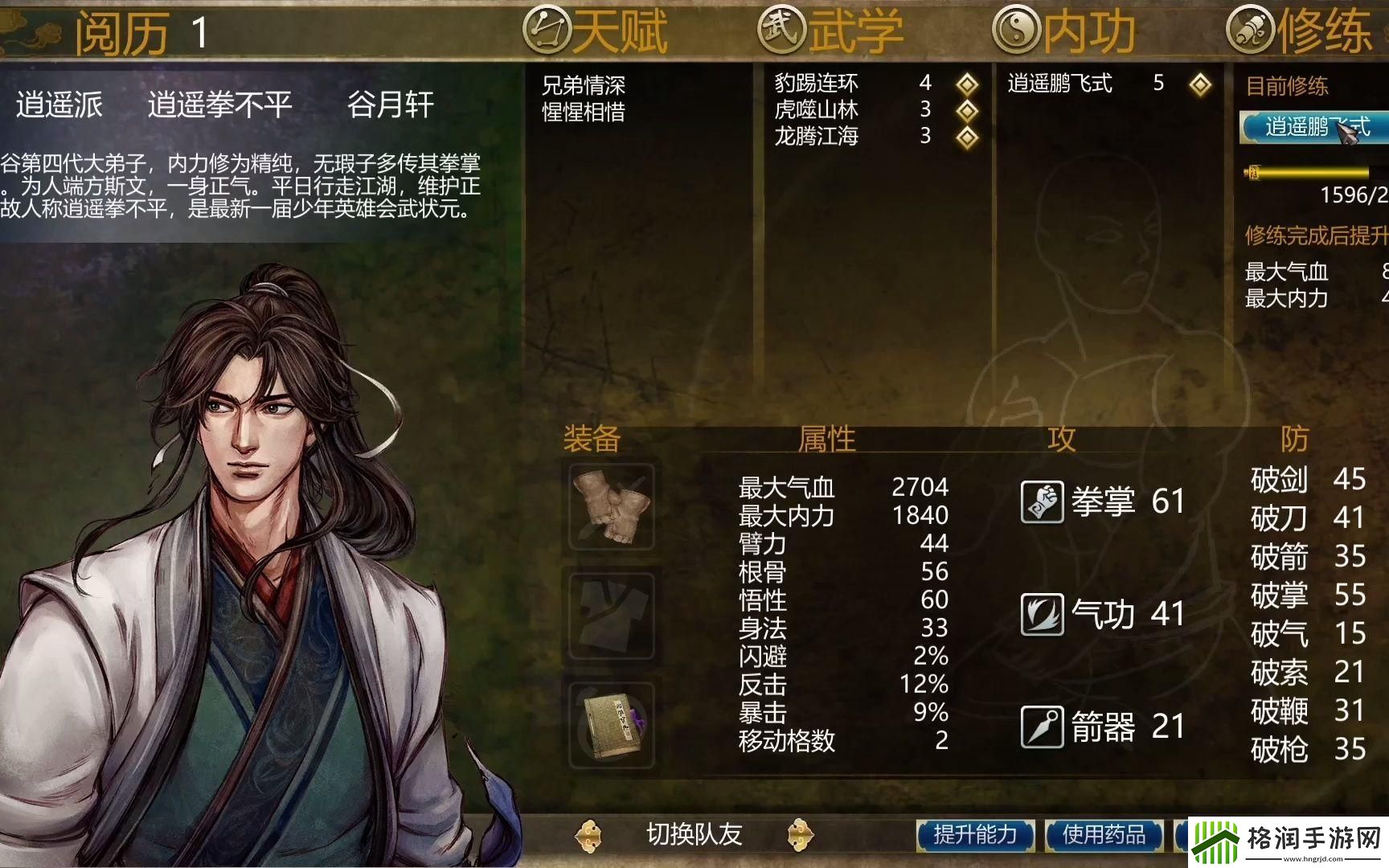Switch to next teammate with right arrow

pyautogui.click(x=801, y=835)
